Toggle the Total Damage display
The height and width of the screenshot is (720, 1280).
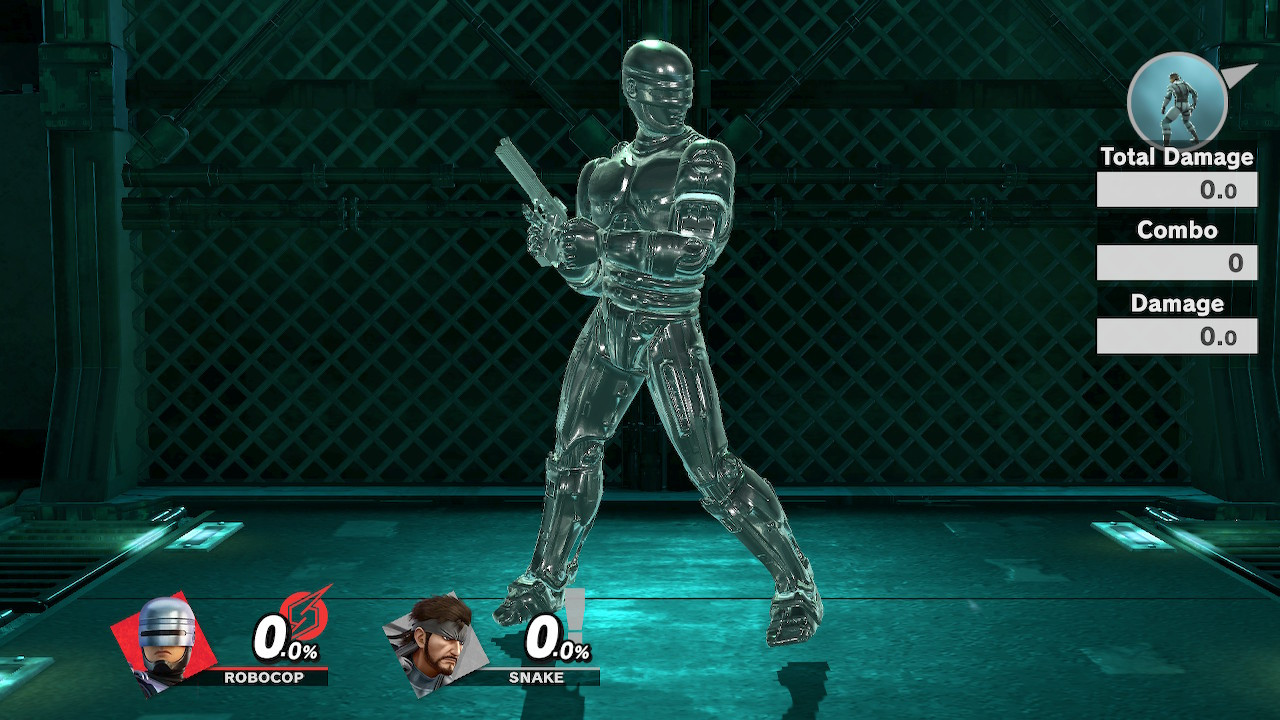[x=1176, y=157]
